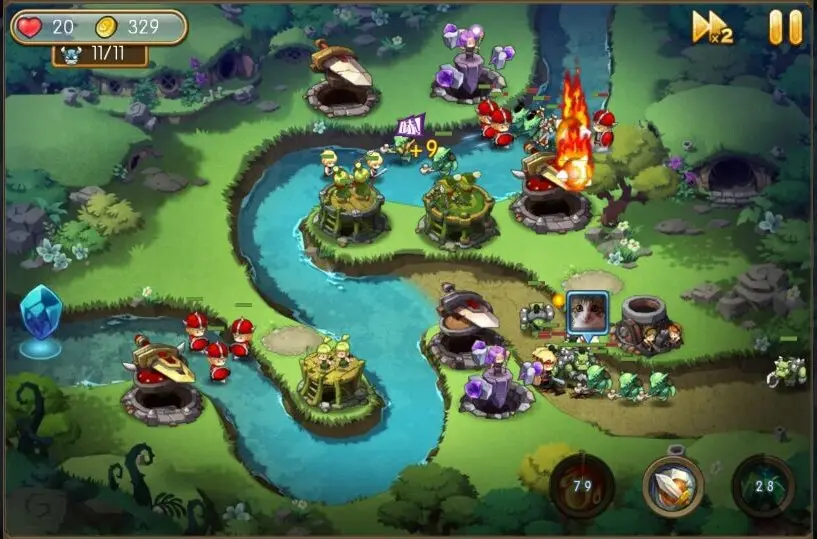
Task: Select the red ability on 79 cooldown
Action: pyautogui.click(x=582, y=486)
